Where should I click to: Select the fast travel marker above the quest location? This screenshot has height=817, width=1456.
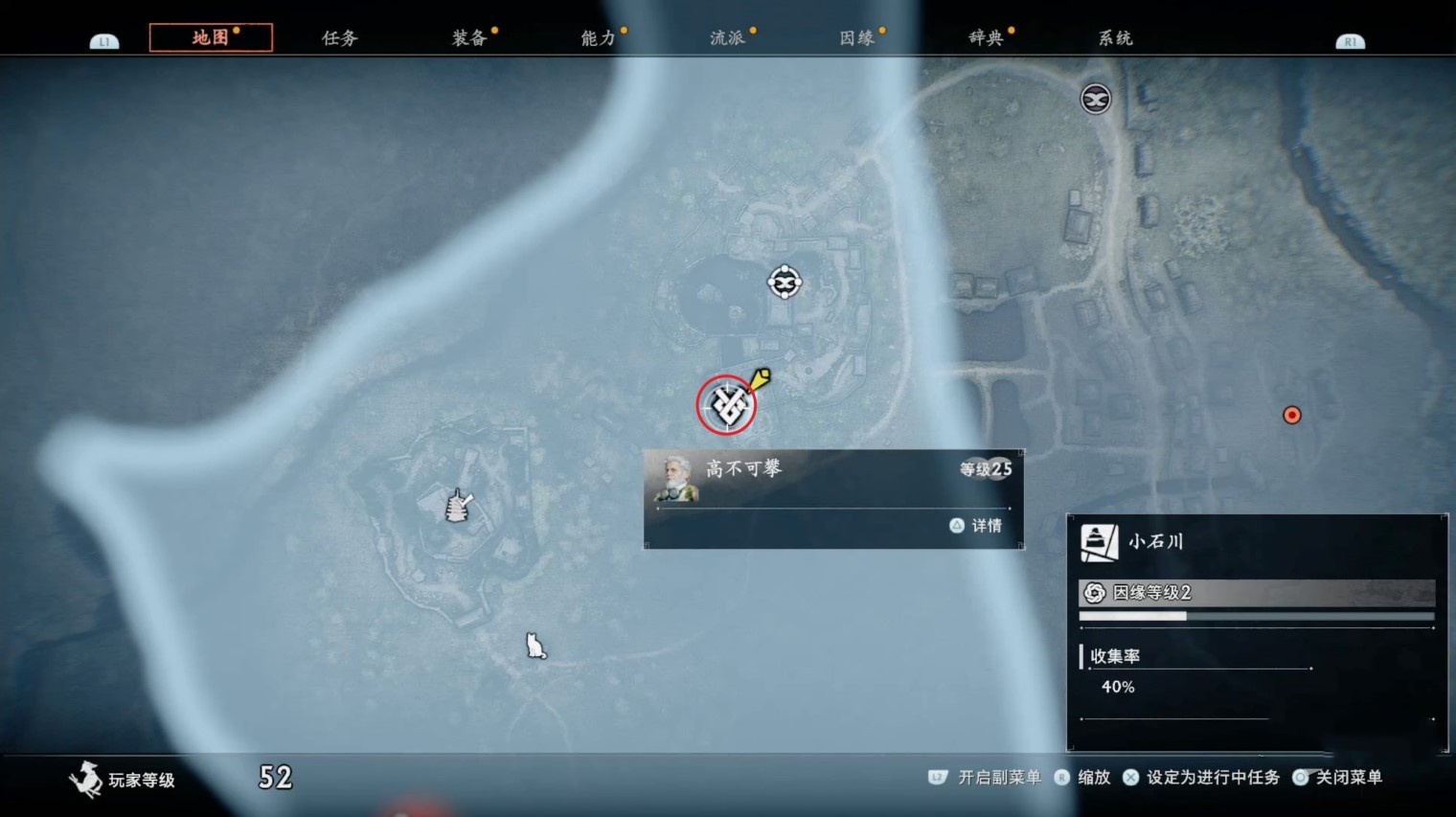click(785, 283)
